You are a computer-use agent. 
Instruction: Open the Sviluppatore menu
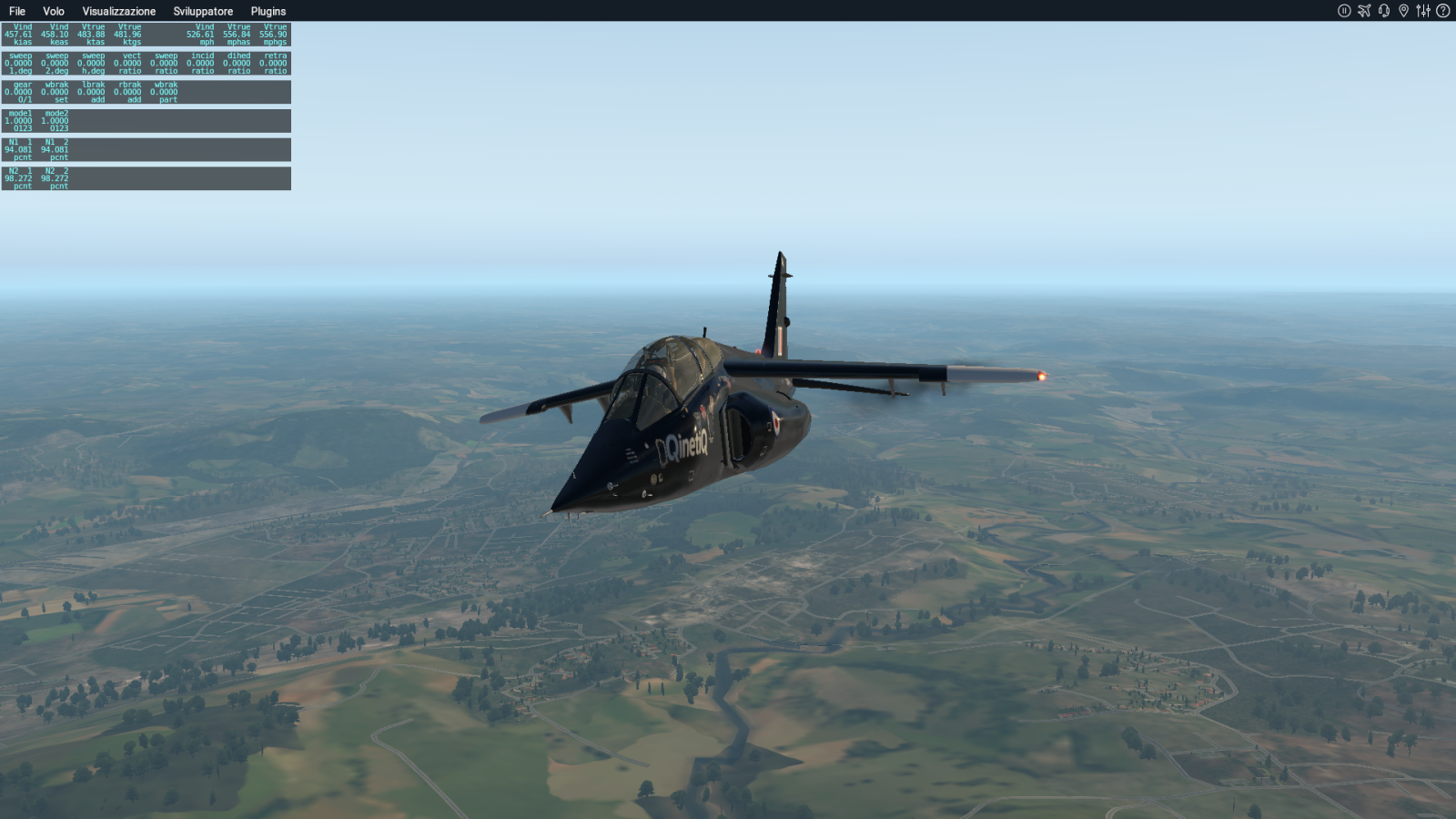coord(203,11)
